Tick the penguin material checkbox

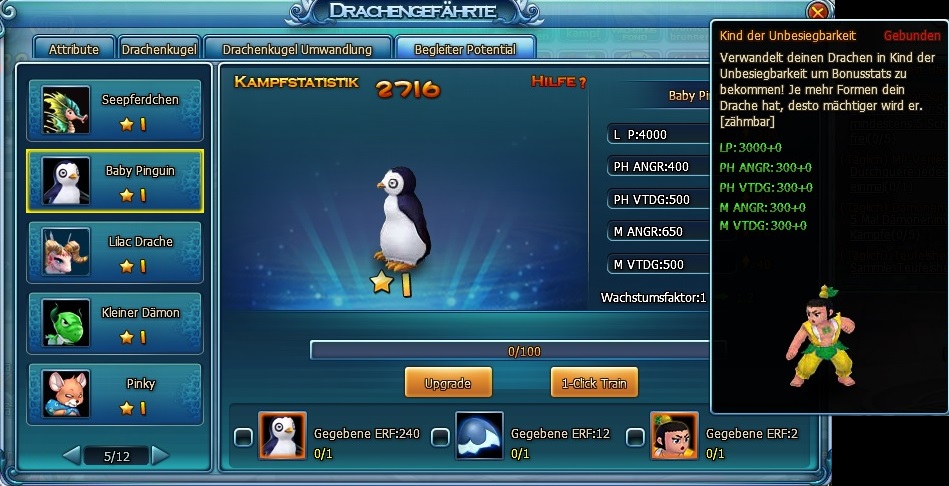point(243,437)
